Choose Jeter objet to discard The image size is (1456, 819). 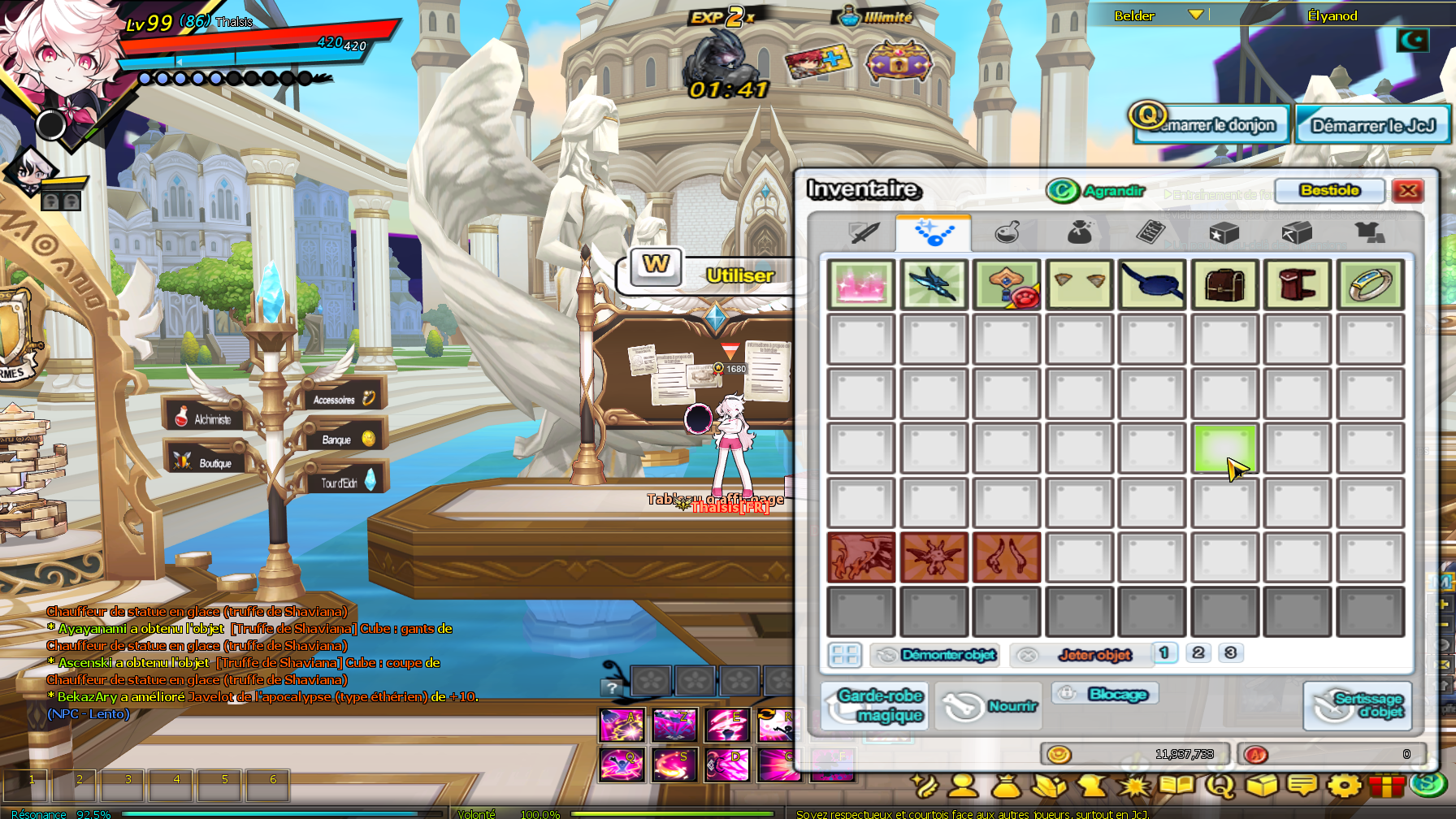[x=1081, y=655]
